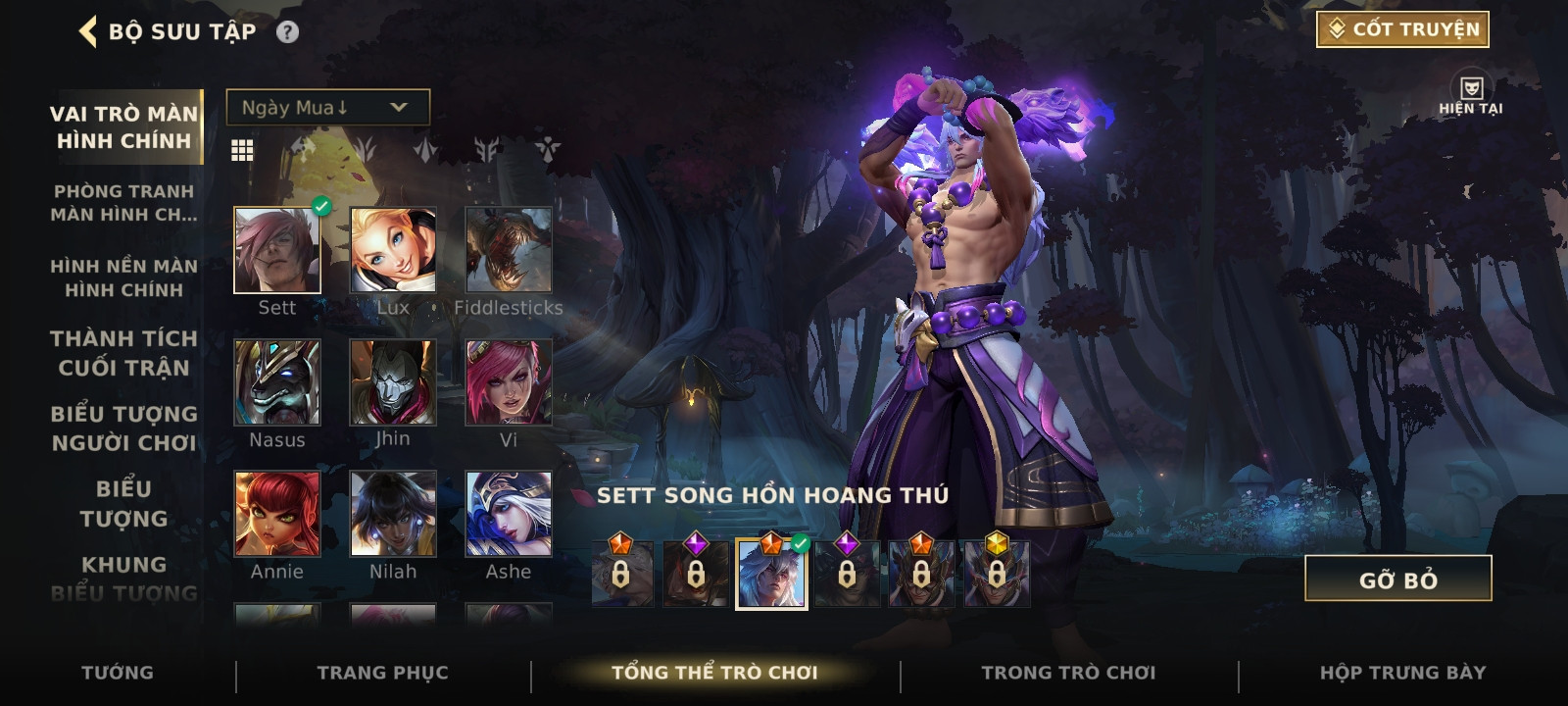The width and height of the screenshot is (1568, 706).
Task: Open the question mark help icon
Action: (x=287, y=32)
